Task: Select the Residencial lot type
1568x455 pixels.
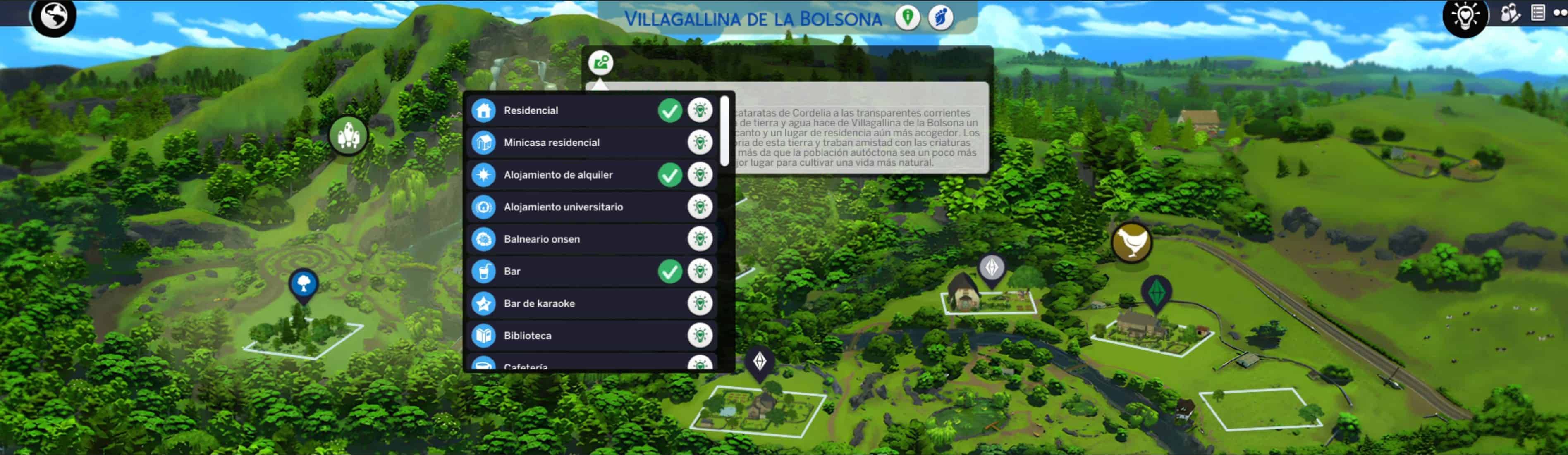Action: click(530, 110)
